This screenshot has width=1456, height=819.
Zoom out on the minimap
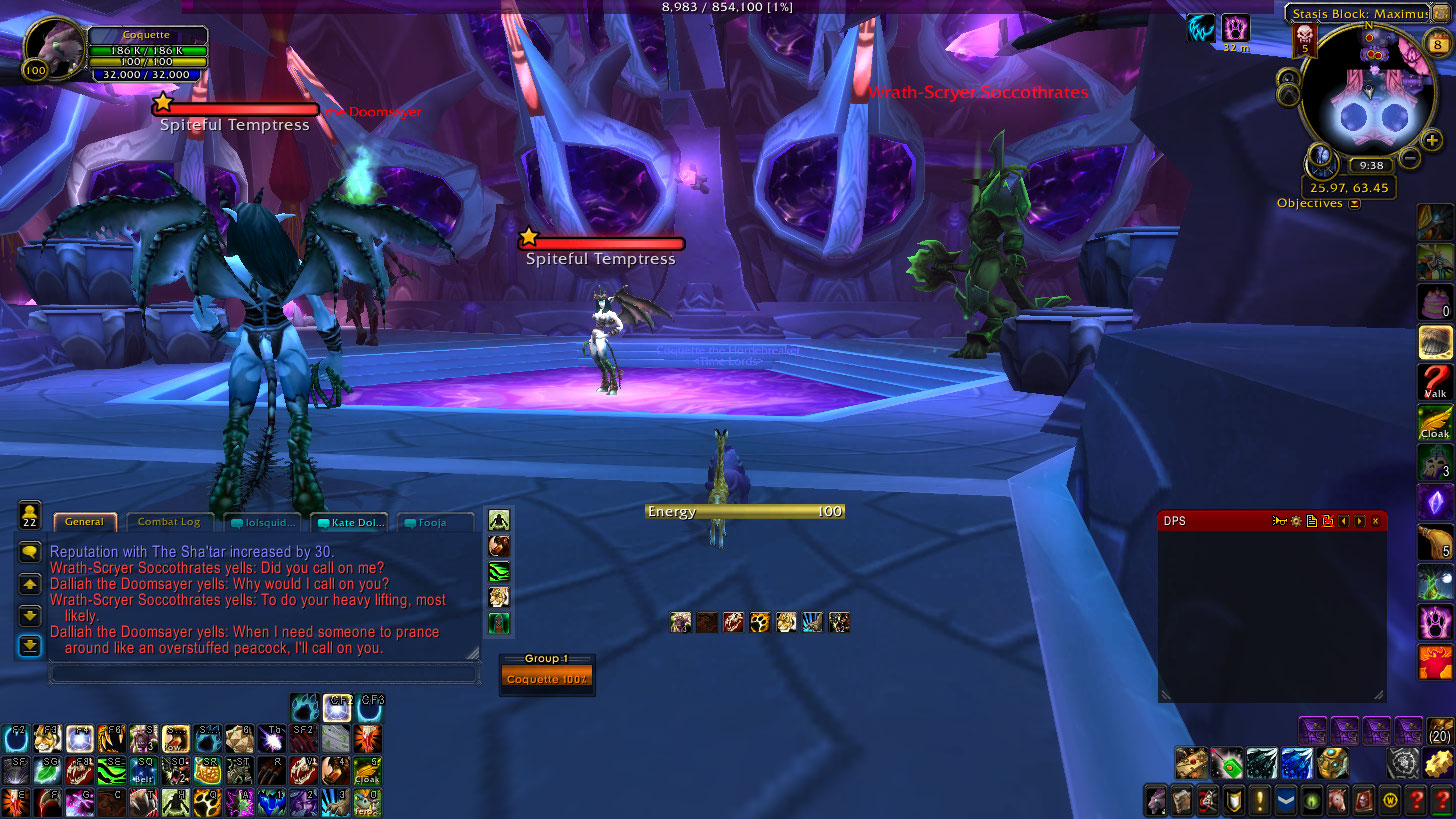point(1410,158)
